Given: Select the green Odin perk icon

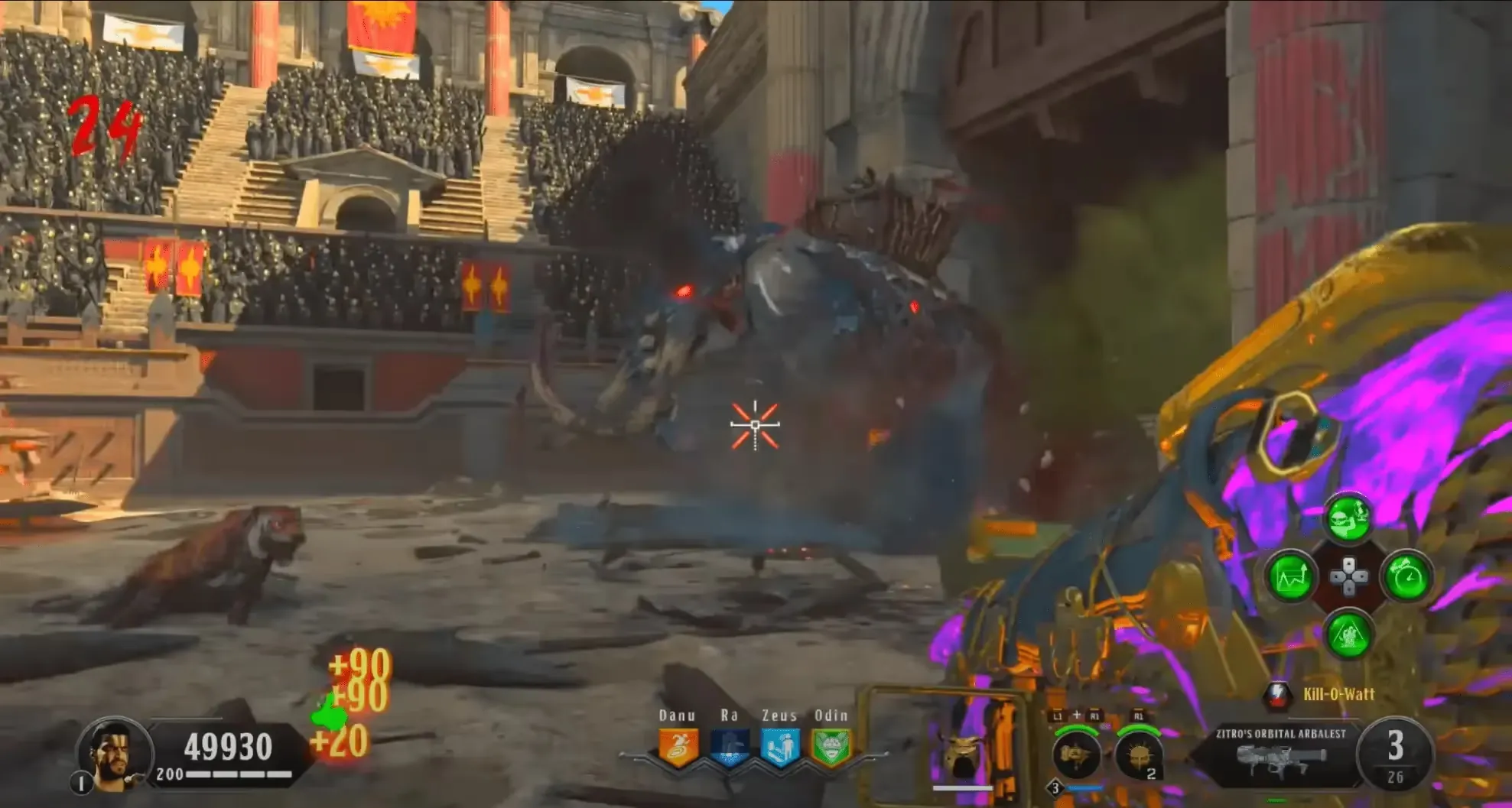Looking at the screenshot, I should point(831,748).
